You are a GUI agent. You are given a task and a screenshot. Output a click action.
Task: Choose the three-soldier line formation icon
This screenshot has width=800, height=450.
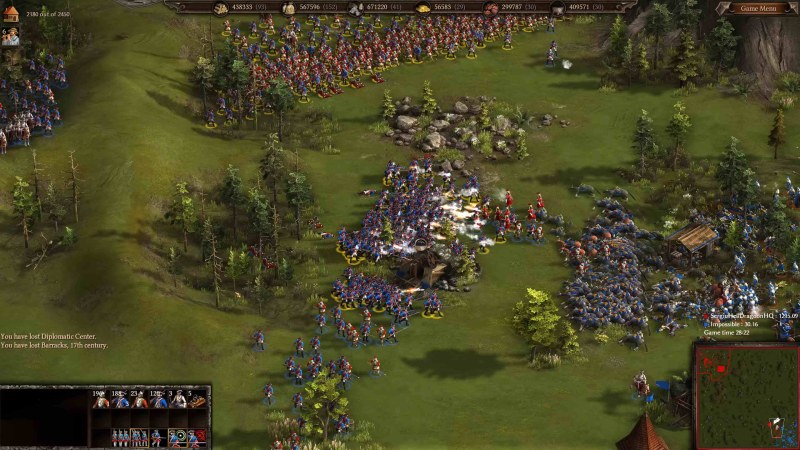pyautogui.click(x=120, y=437)
